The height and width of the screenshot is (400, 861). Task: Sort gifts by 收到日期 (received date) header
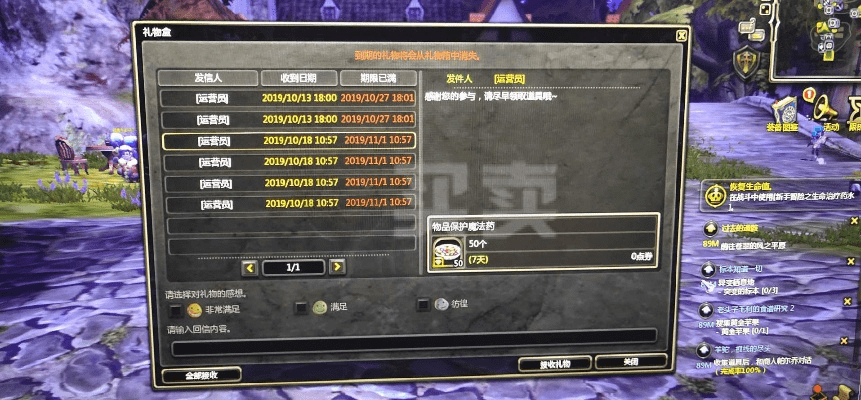297,78
